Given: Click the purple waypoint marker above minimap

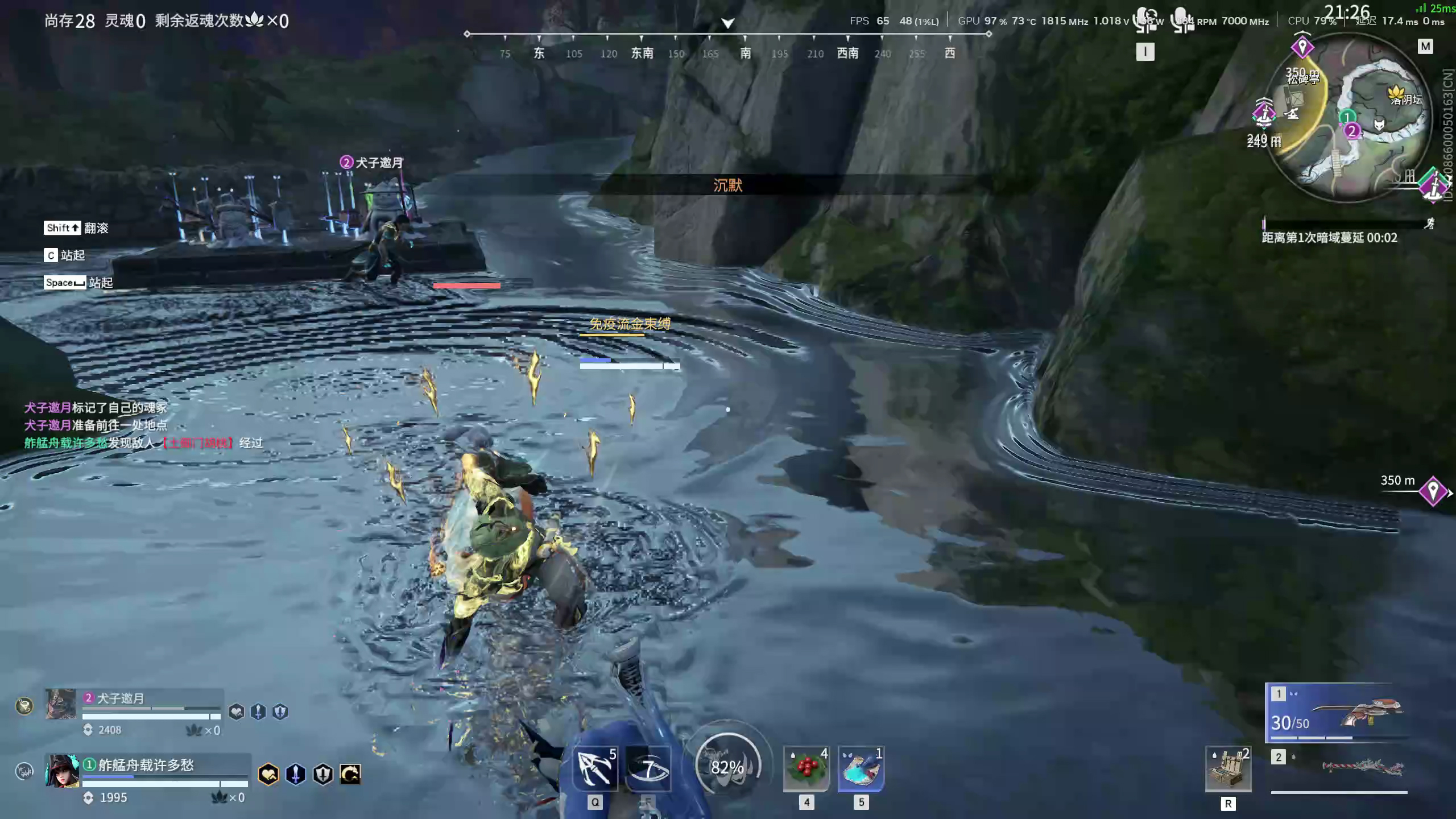Looking at the screenshot, I should [x=1302, y=47].
